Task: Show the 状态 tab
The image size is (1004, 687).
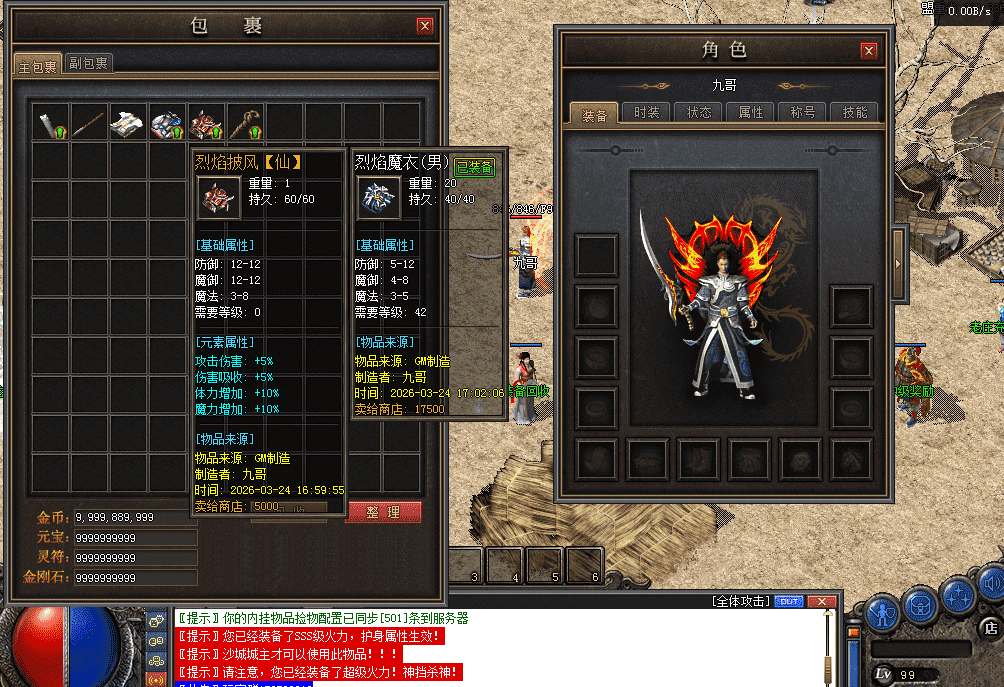Action: click(698, 112)
